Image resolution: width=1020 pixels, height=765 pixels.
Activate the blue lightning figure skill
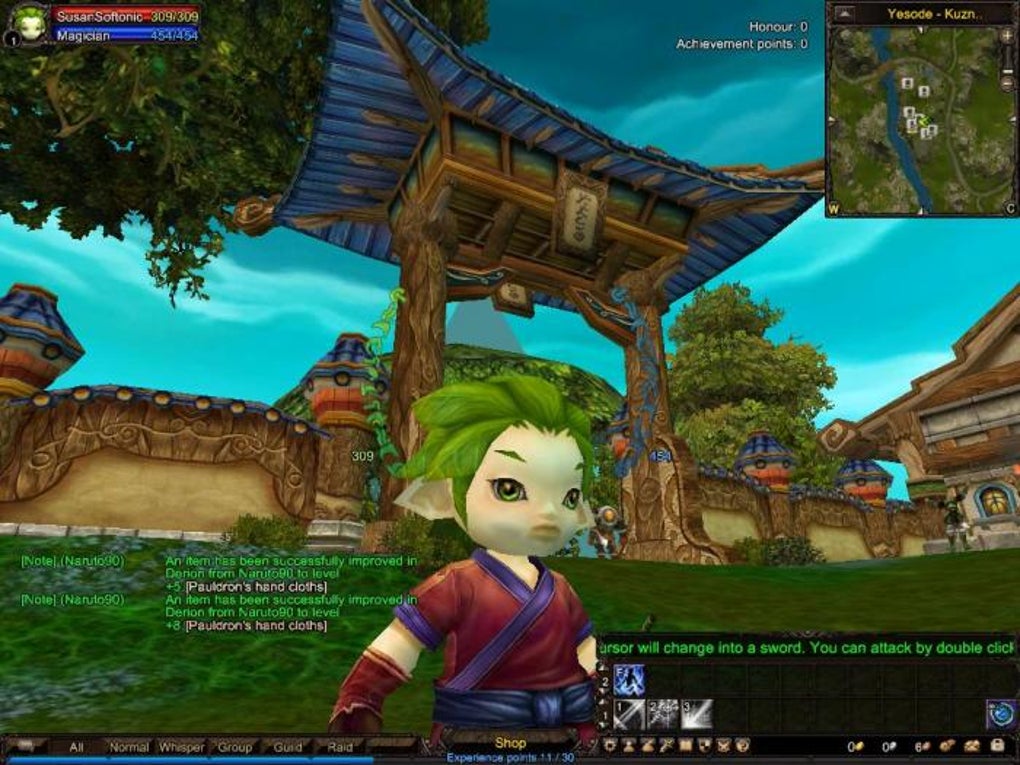[x=629, y=681]
